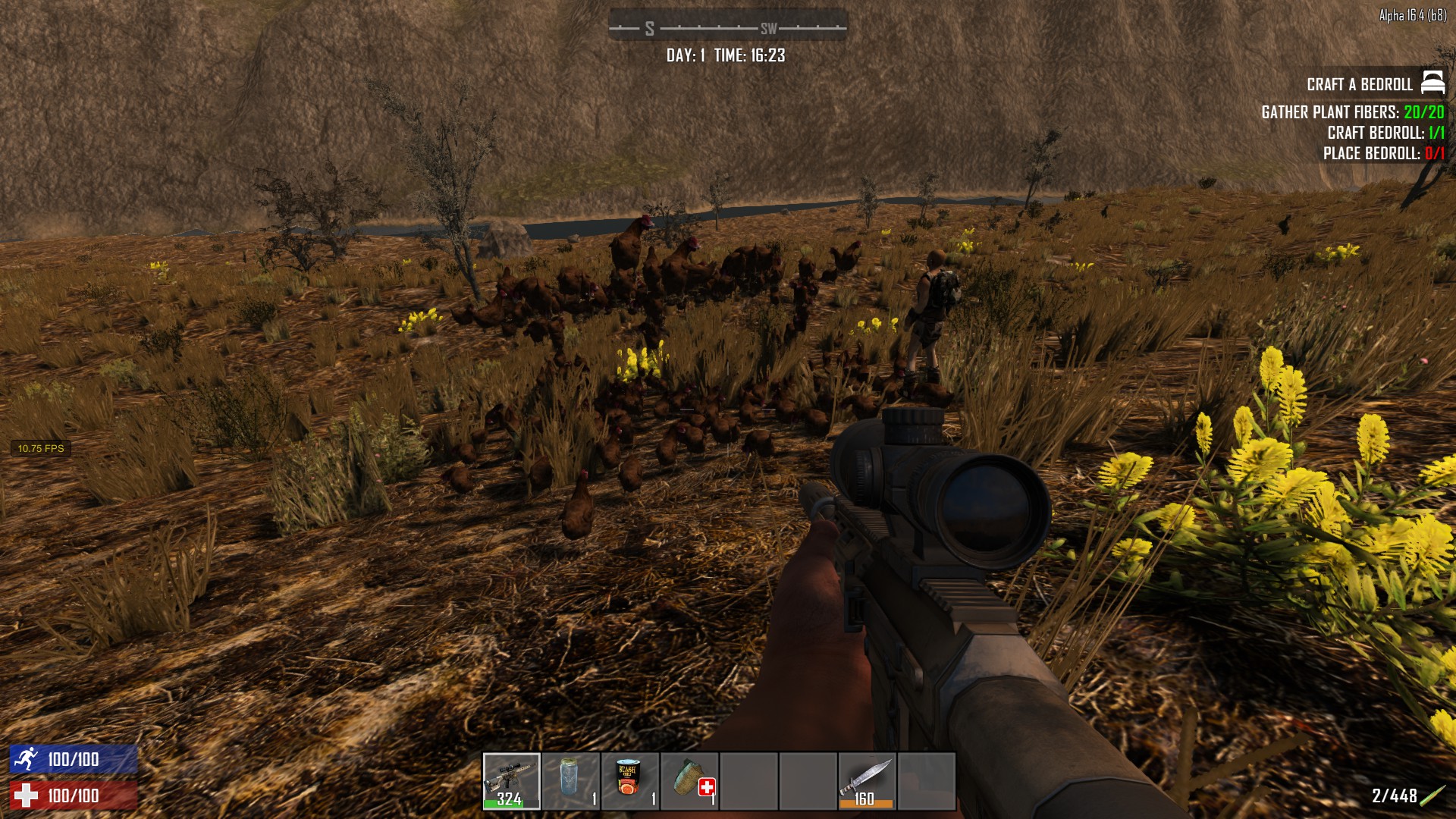This screenshot has width=1456, height=819.
Task: Choose the canned chili slot
Action: coord(630,781)
